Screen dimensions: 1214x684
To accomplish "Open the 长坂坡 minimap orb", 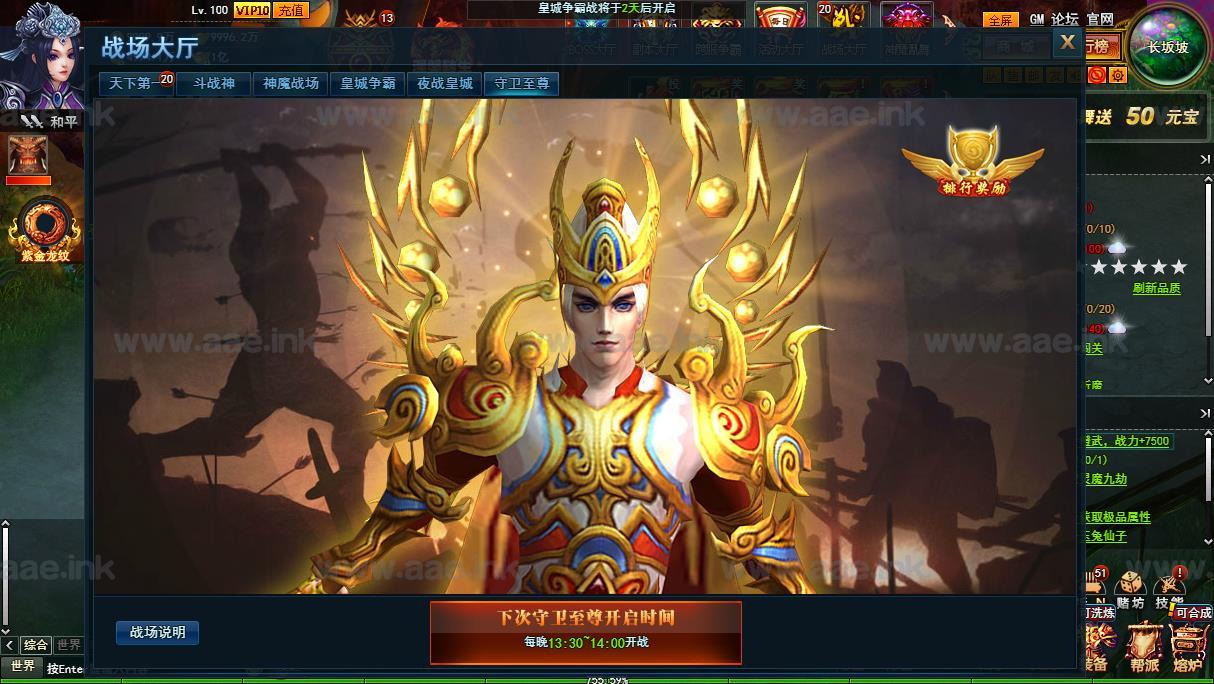I will (x=1167, y=45).
